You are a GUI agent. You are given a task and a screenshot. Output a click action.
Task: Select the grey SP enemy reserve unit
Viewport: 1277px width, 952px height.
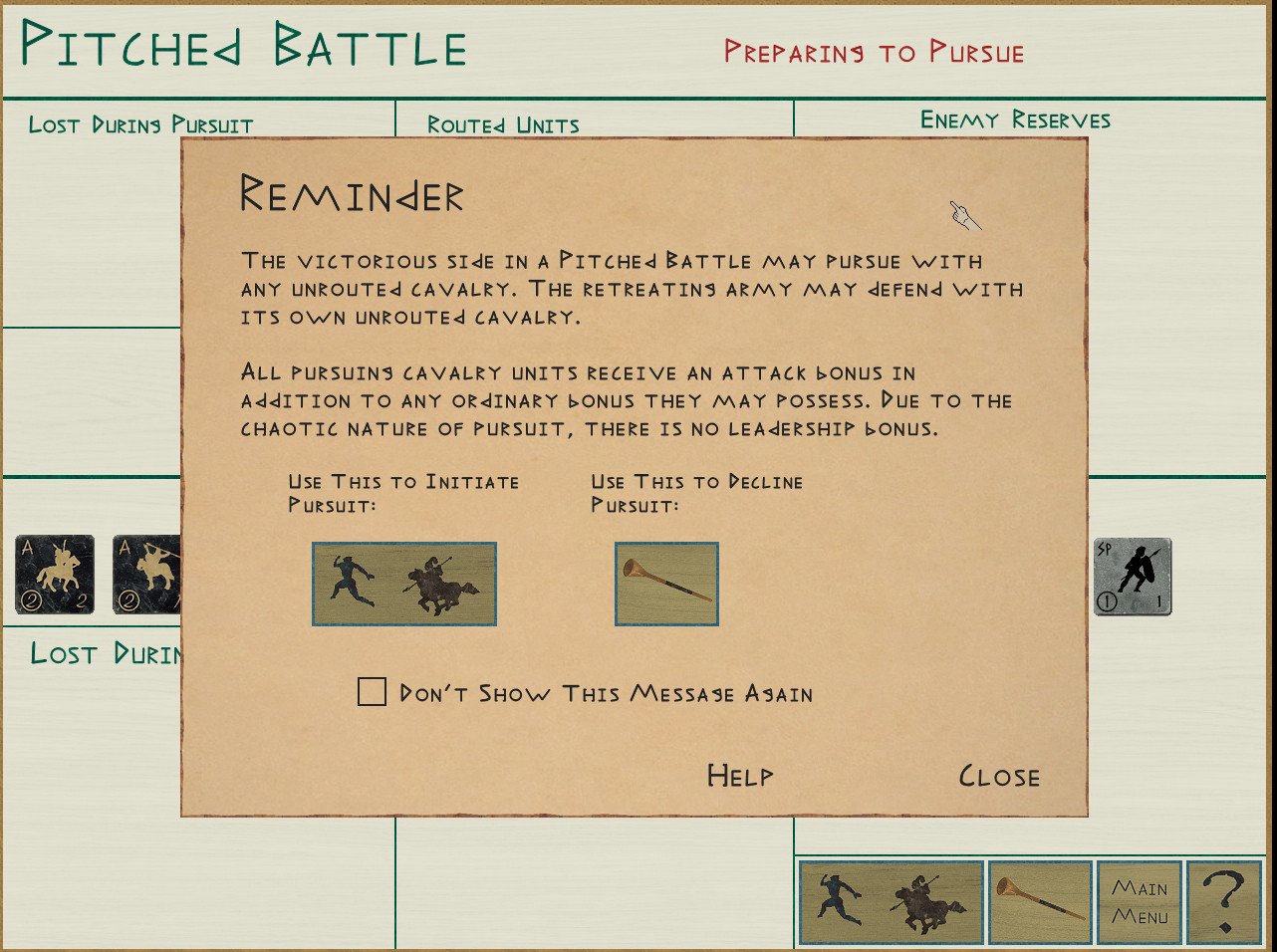(x=1133, y=577)
